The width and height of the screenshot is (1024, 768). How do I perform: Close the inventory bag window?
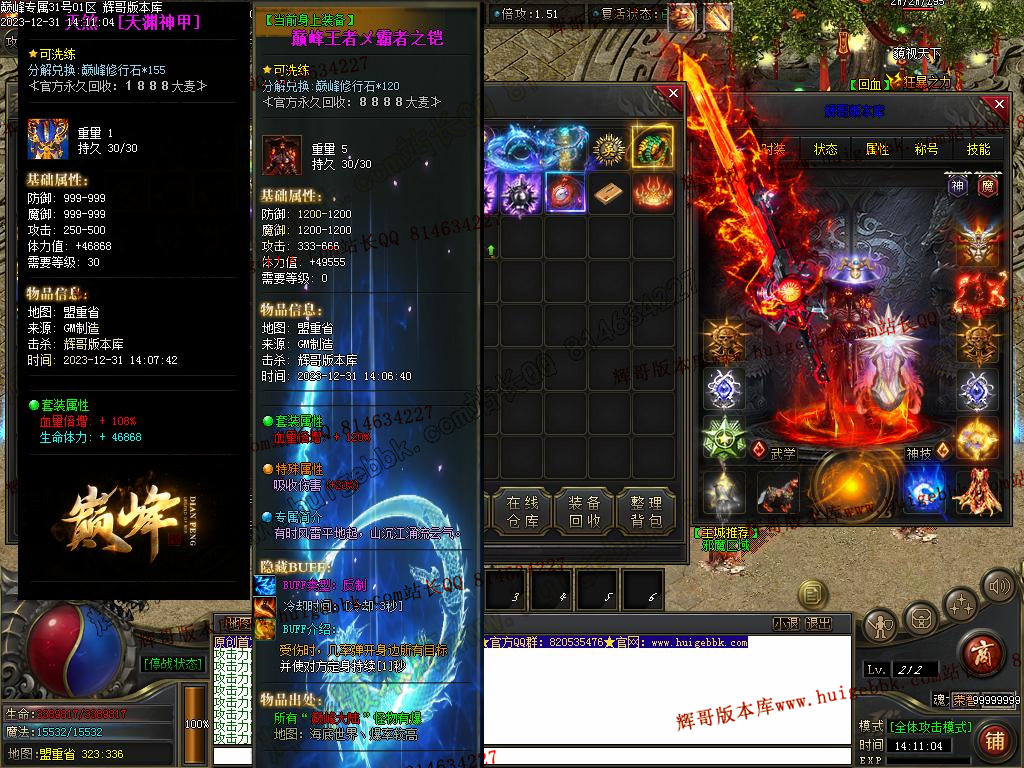tap(673, 94)
